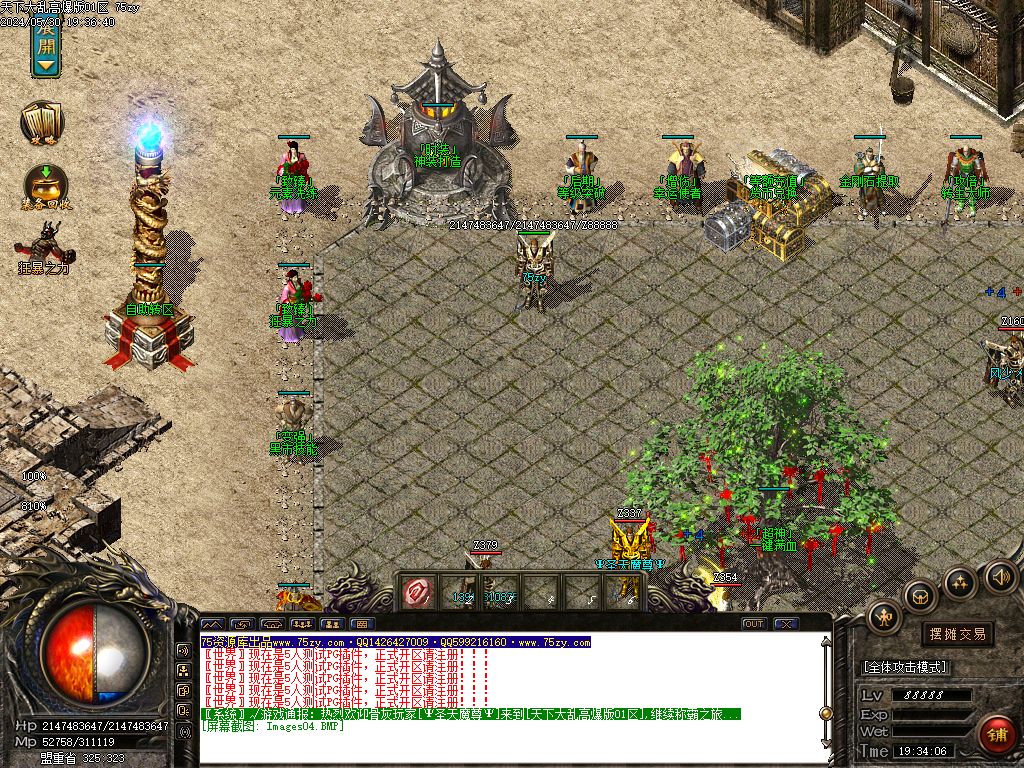Toggle the sound speaker button
1024x768 pixels.
(1000, 576)
